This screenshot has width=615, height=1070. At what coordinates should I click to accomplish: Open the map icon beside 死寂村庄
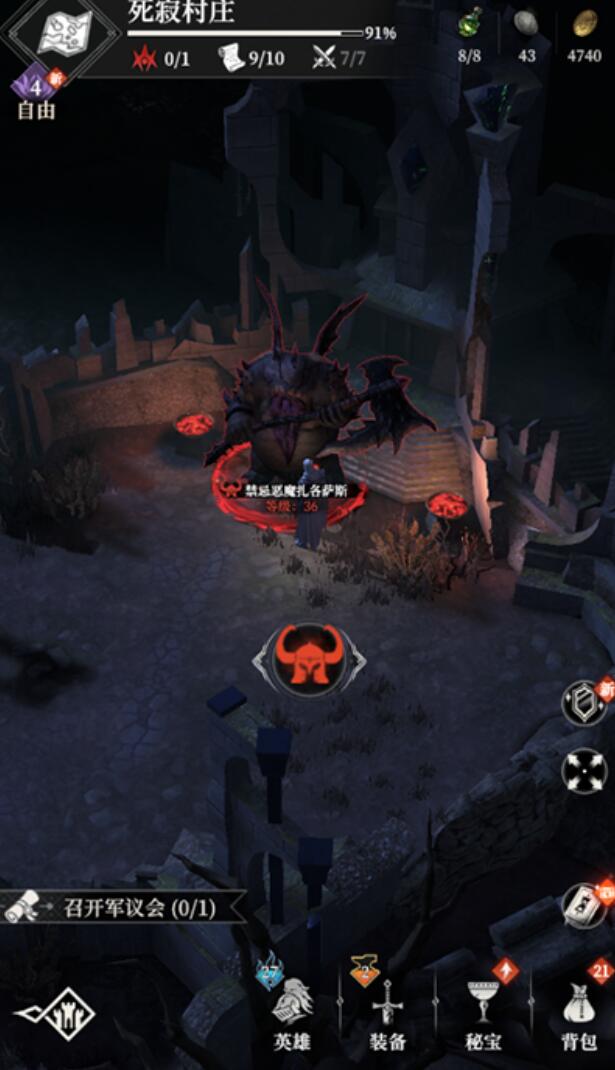click(x=64, y=32)
